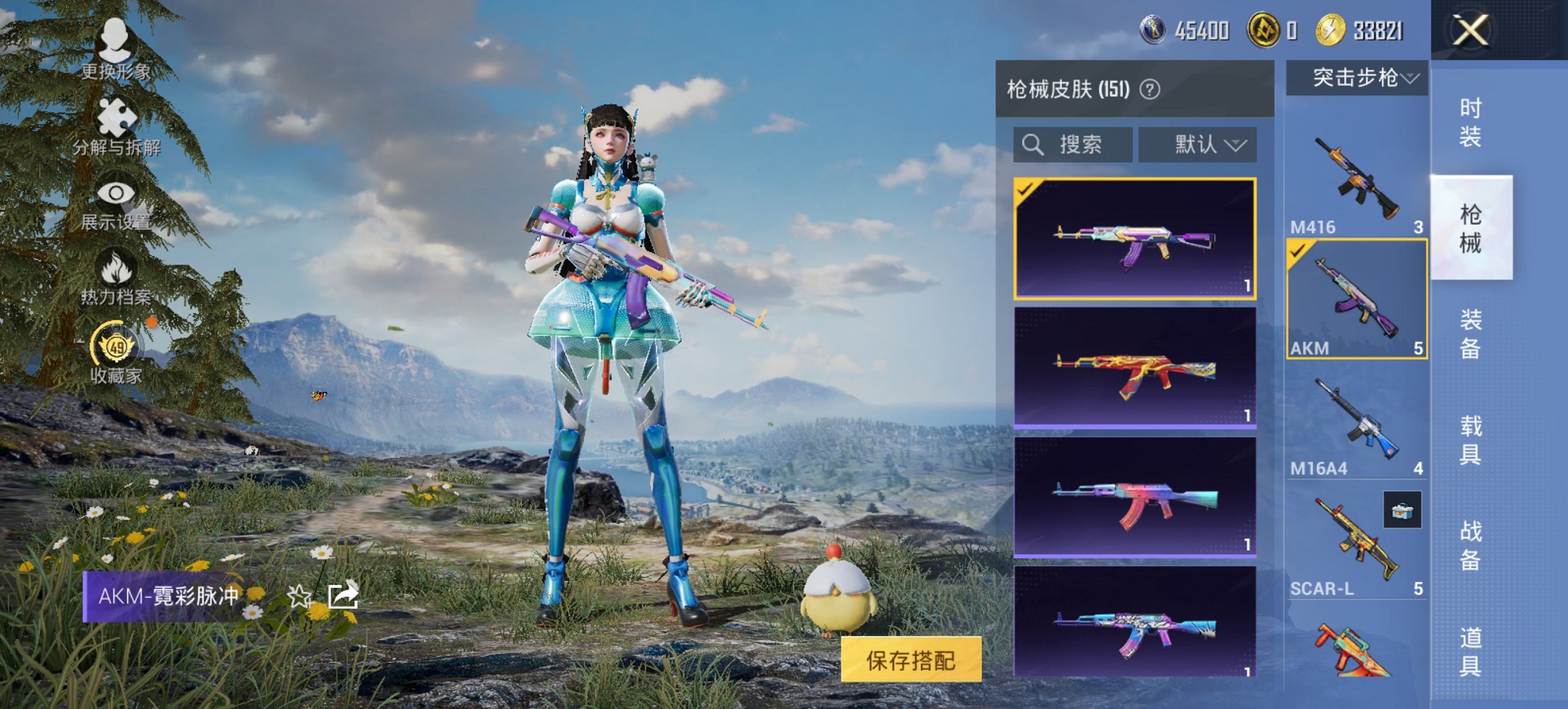Expand the 搜索 search input field

coord(1073,145)
